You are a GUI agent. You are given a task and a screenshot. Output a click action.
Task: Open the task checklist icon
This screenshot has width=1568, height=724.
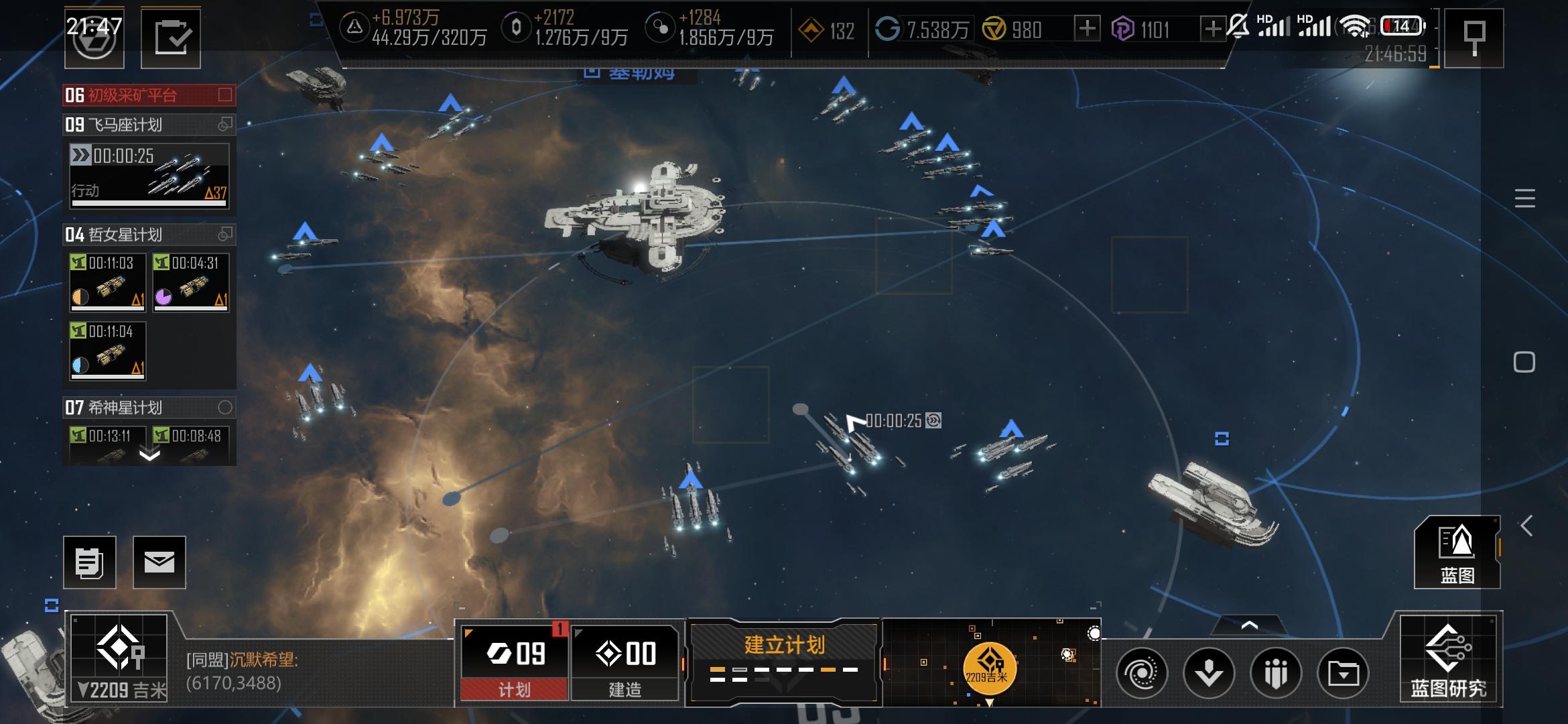pyautogui.click(x=170, y=38)
